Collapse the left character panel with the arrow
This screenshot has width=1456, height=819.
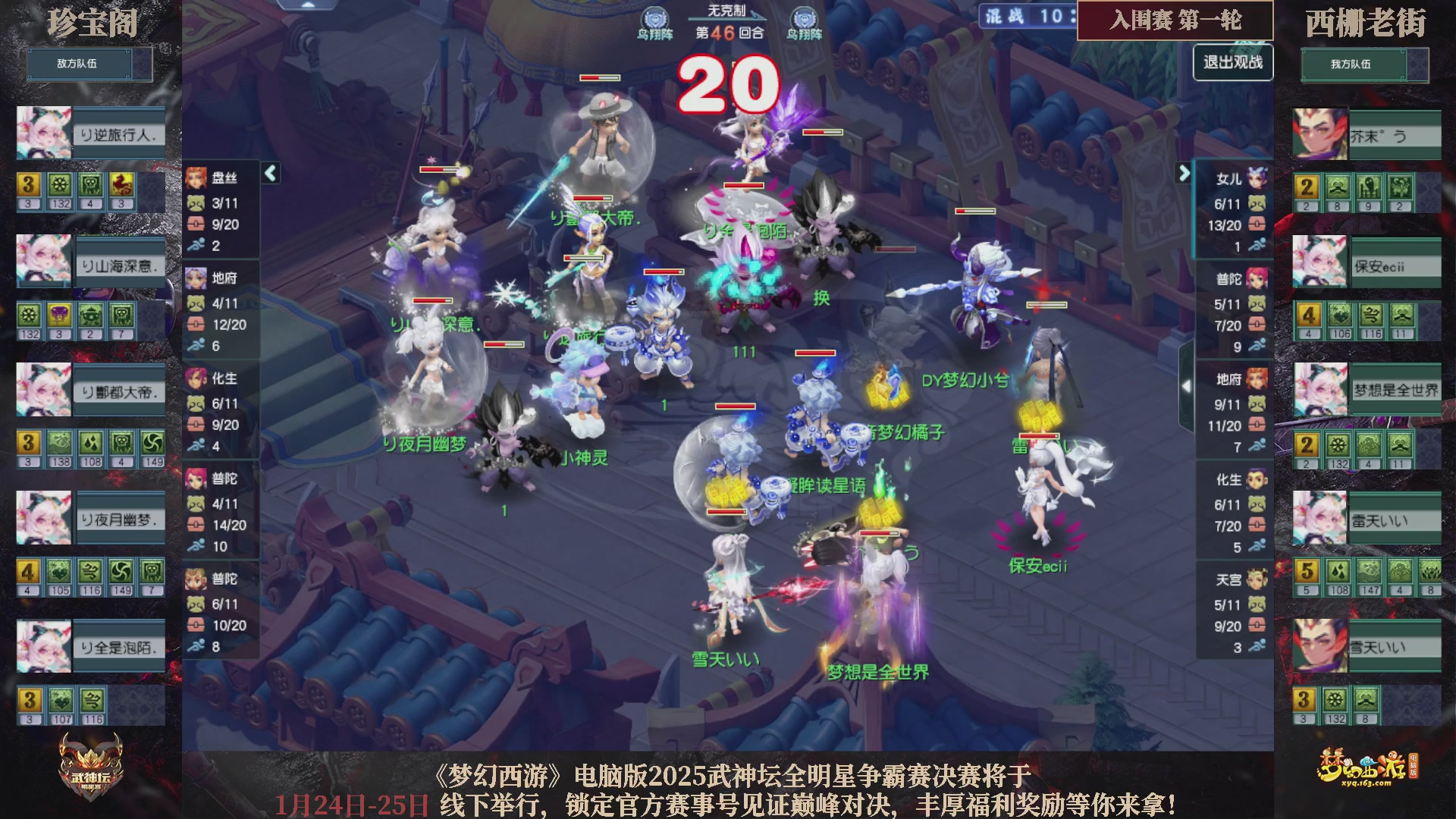pyautogui.click(x=269, y=173)
